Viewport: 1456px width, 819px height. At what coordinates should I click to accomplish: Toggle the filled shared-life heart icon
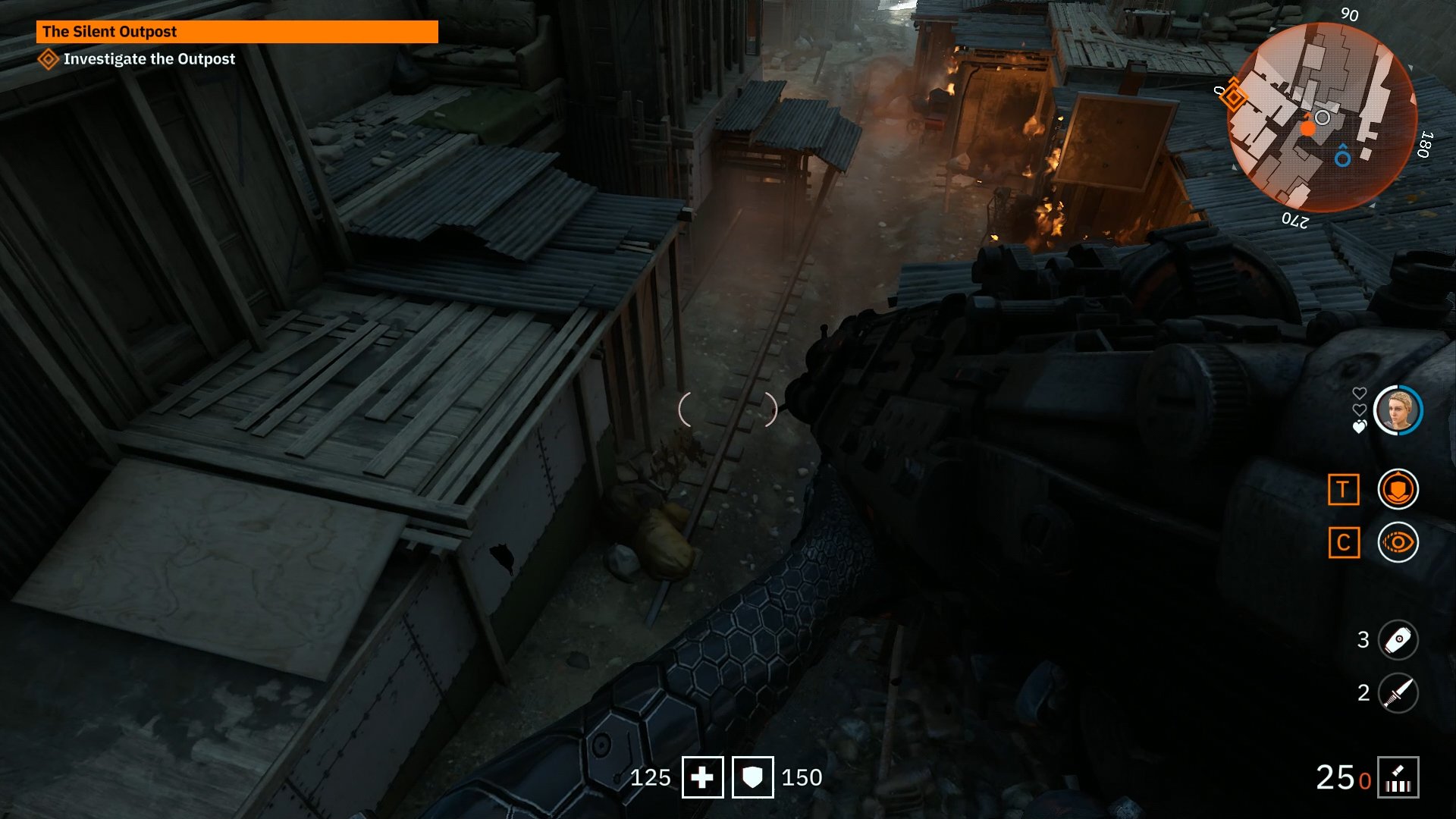(1358, 426)
